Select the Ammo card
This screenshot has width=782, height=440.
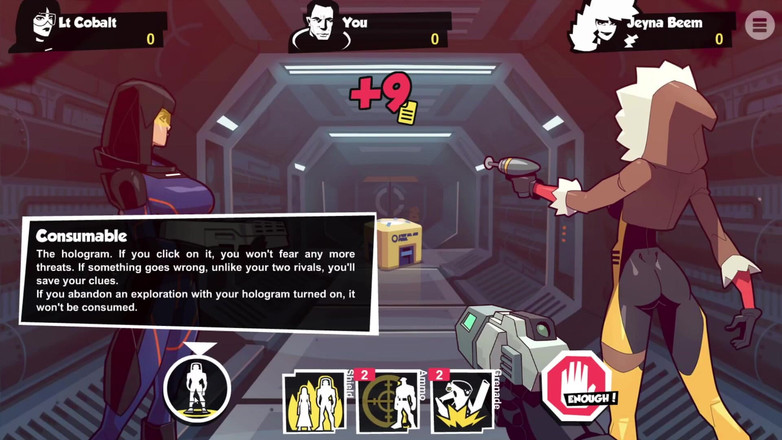click(x=389, y=403)
